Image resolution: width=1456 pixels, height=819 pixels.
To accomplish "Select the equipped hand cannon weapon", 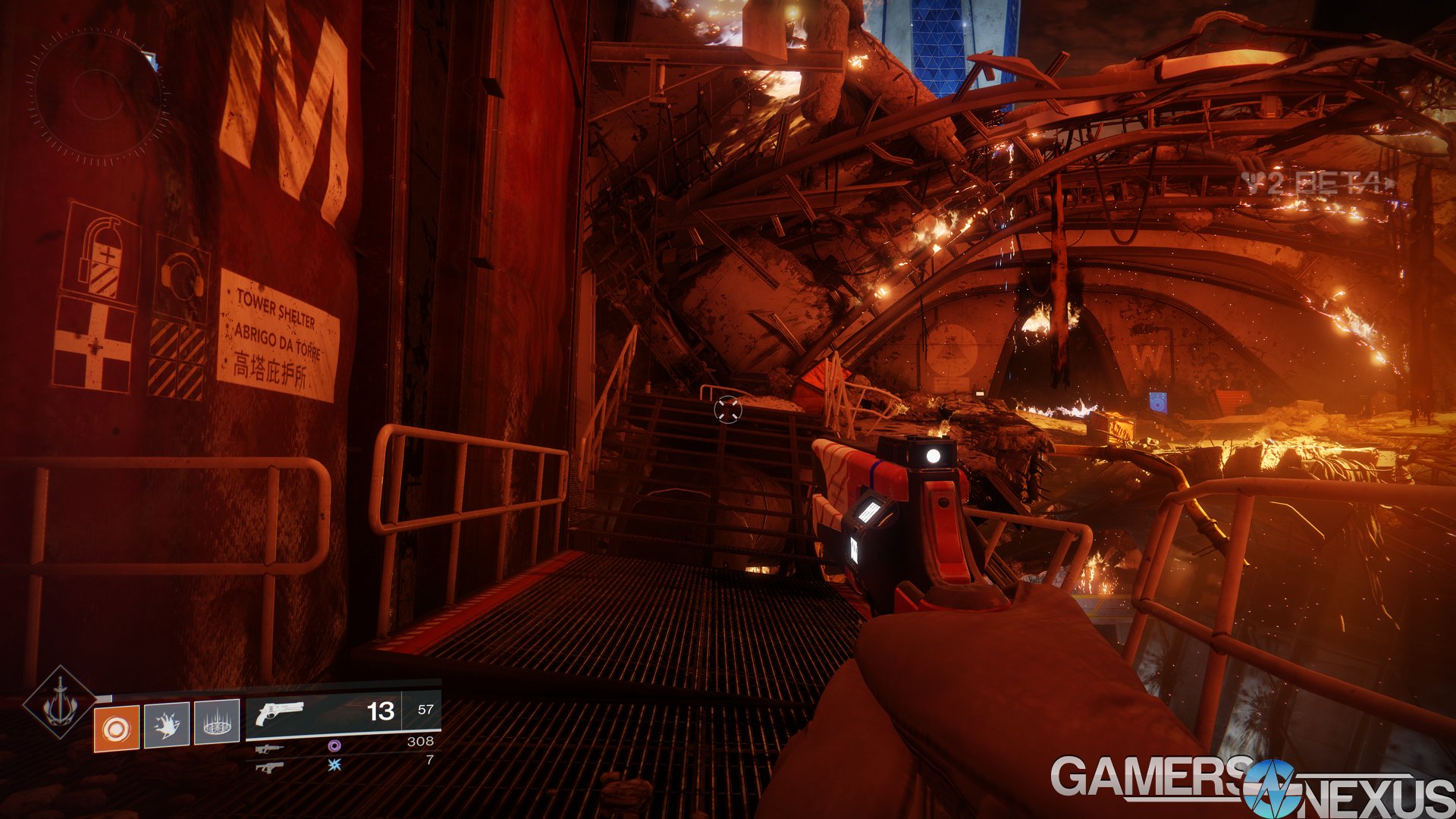I will coord(279,713).
